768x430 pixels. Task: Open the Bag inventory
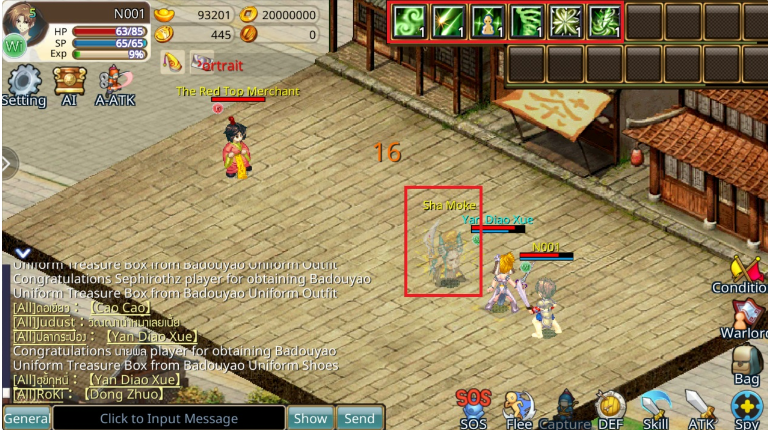746,363
